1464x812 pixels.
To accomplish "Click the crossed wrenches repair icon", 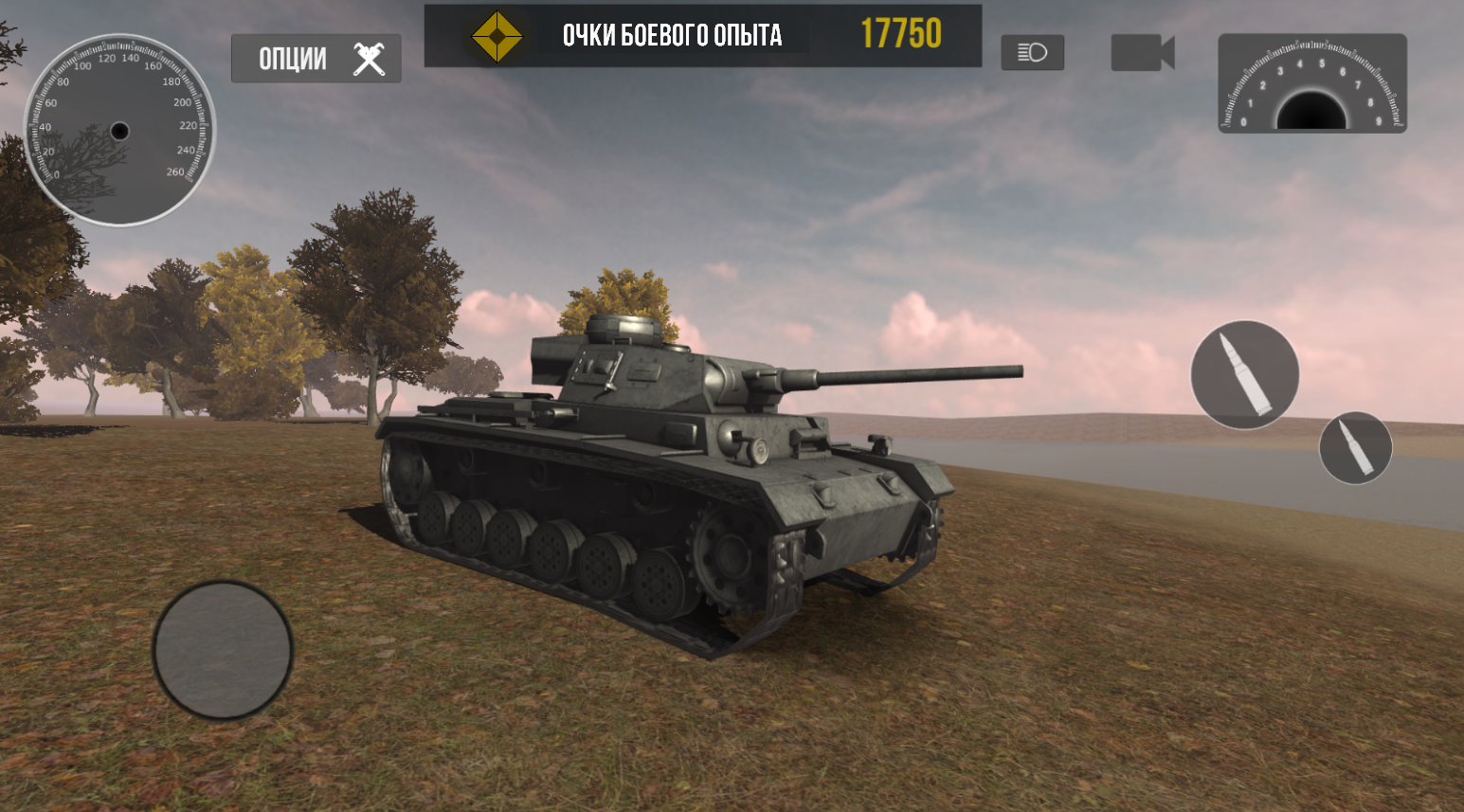I will point(367,58).
